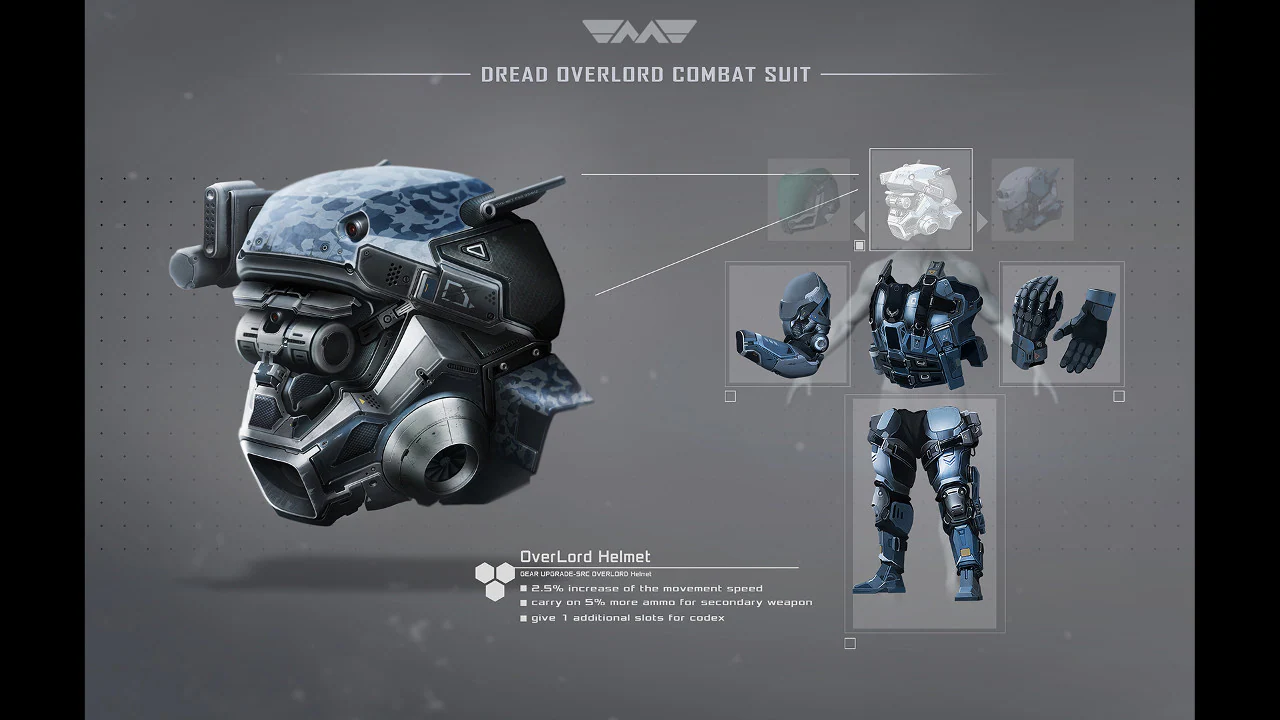Toggle the checkbox beside the selected helmet slot
The height and width of the screenshot is (720, 1280).
click(x=859, y=246)
